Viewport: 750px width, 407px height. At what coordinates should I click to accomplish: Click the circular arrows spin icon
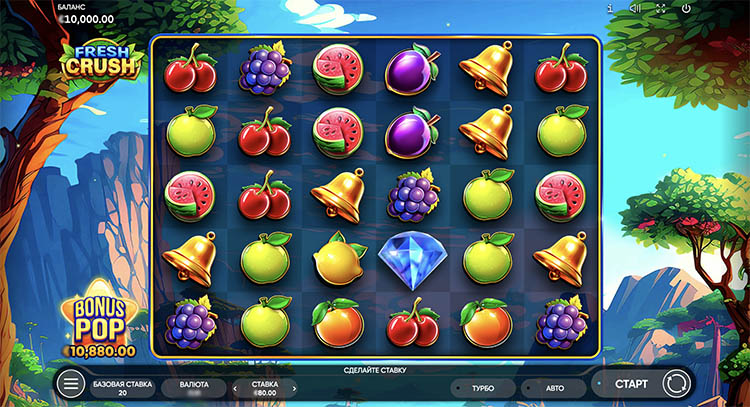(676, 383)
